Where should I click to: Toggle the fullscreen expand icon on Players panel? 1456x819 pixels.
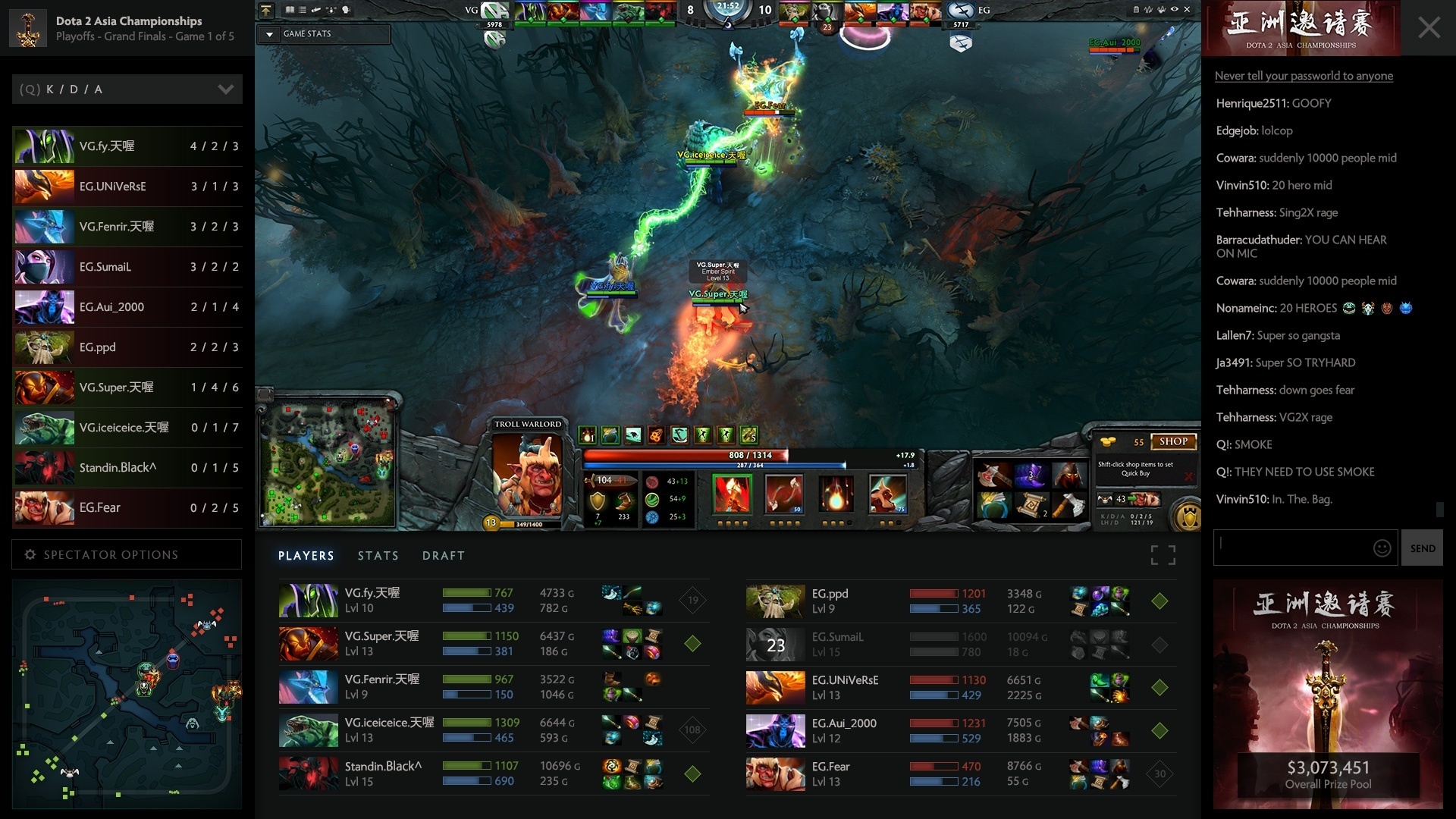(1163, 555)
